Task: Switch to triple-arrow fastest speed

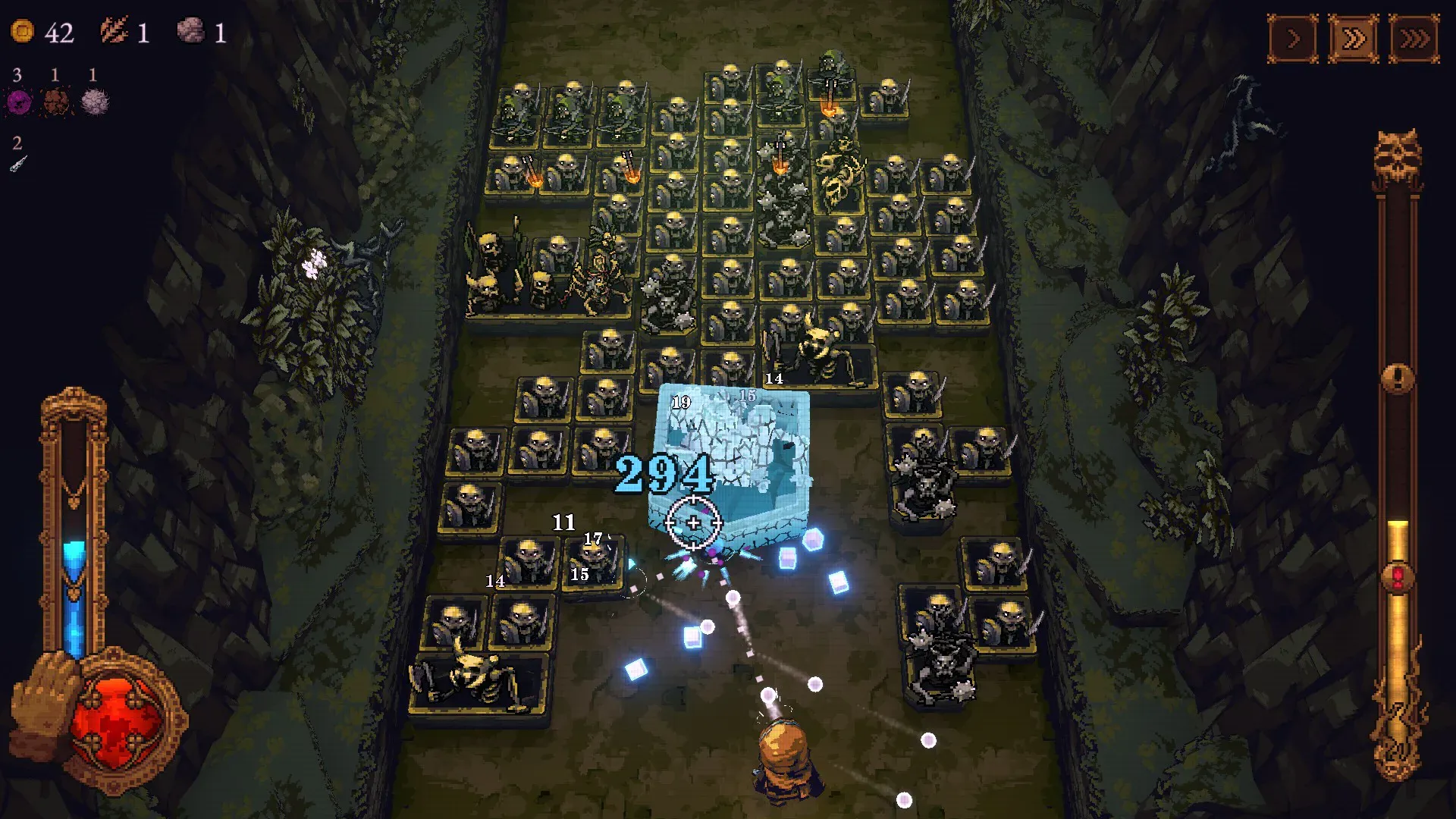Action: tap(1414, 38)
